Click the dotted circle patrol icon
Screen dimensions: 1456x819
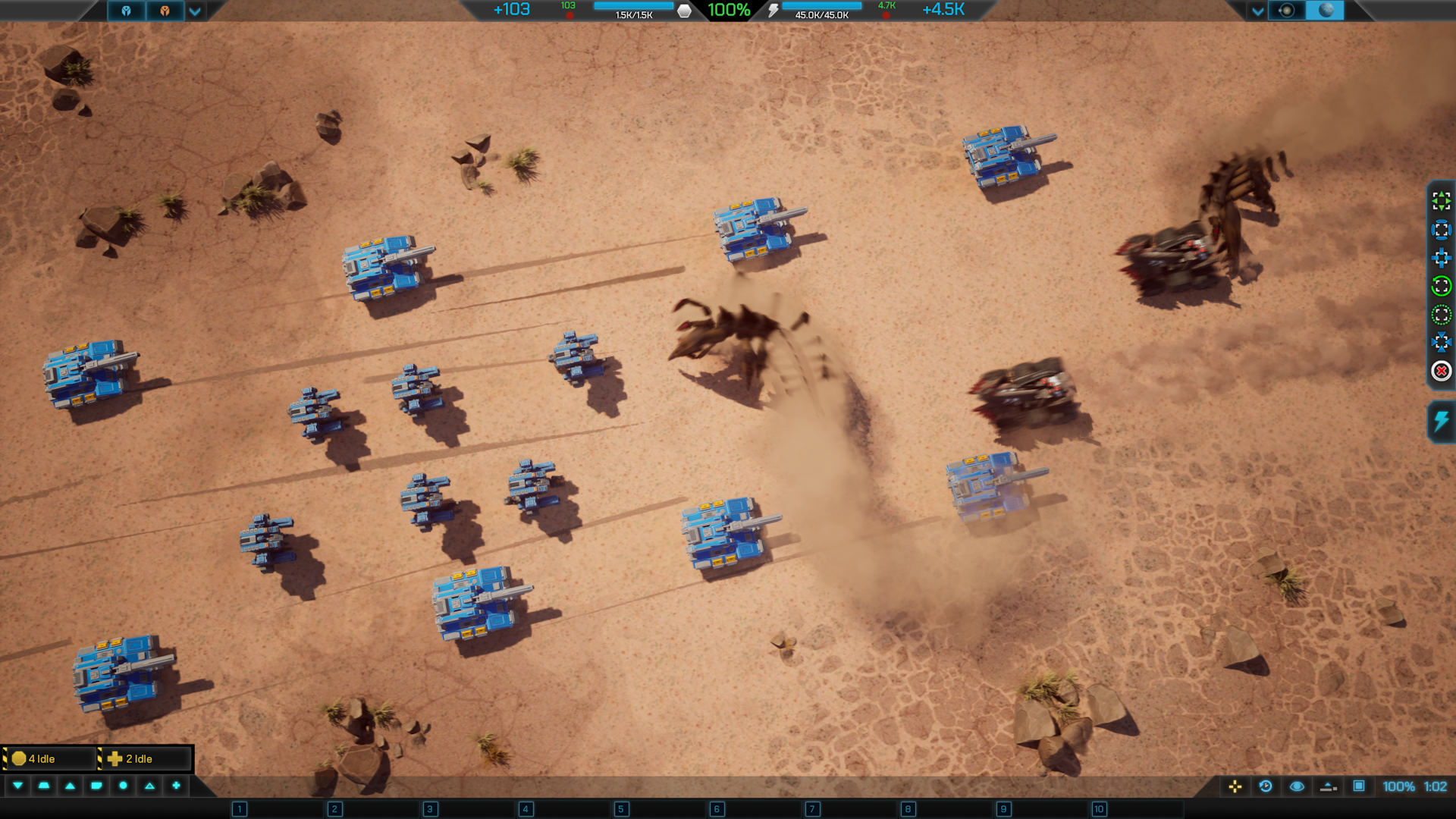1440,312
